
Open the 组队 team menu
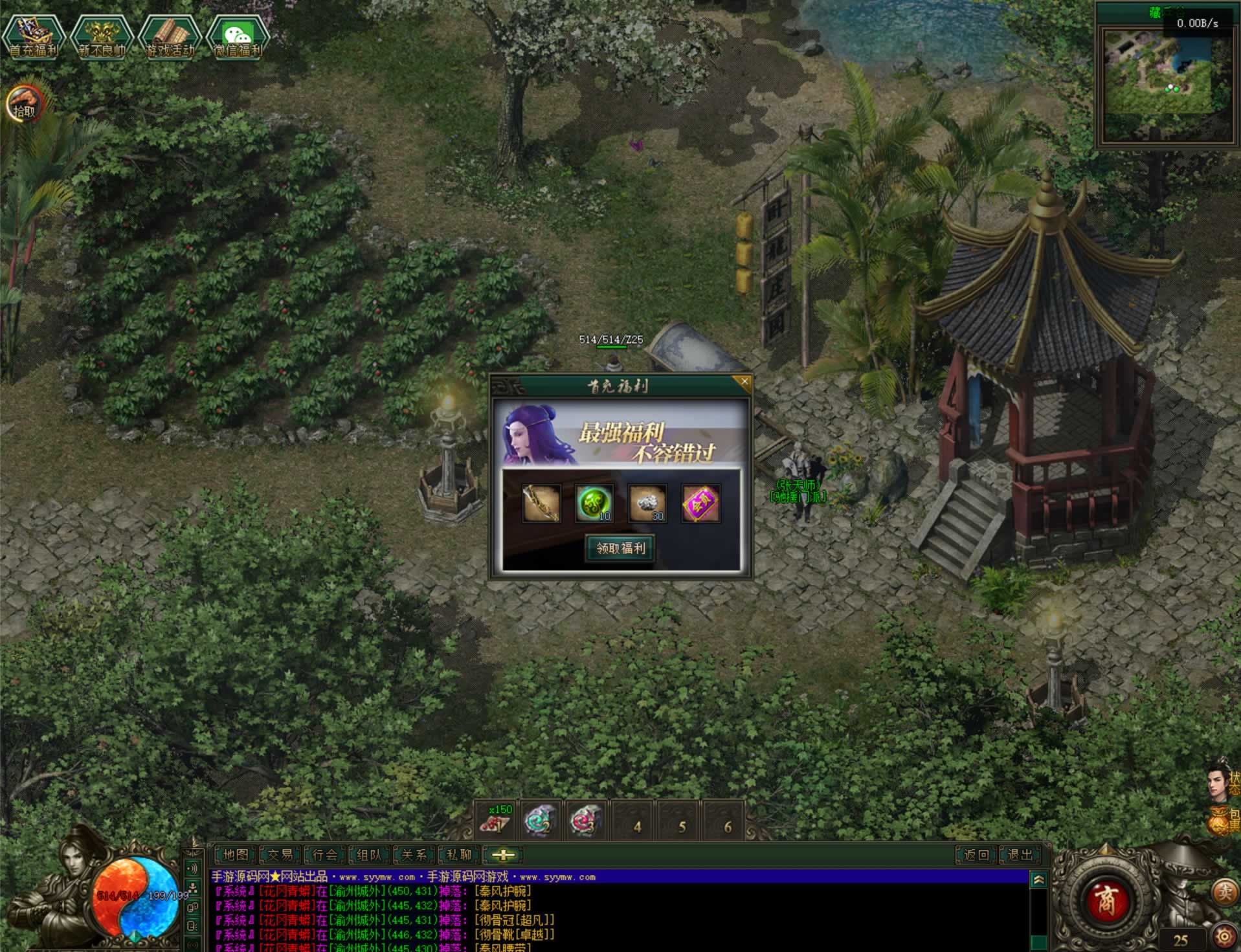point(370,855)
